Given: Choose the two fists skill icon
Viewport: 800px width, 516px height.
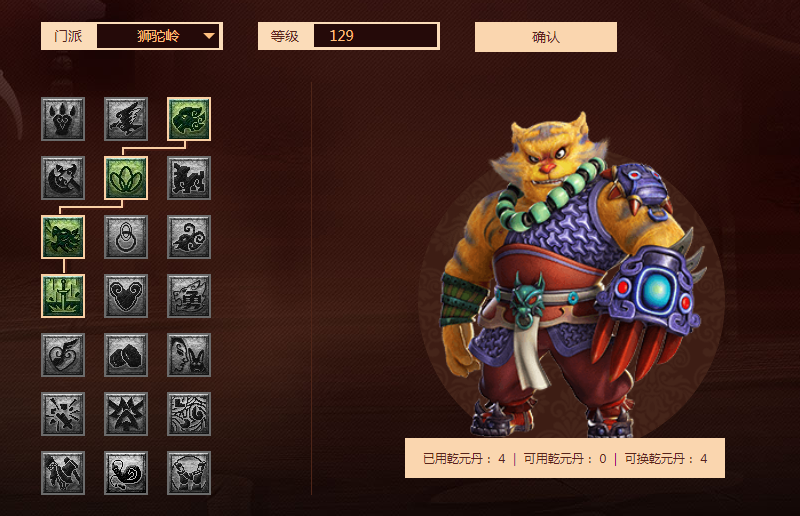Looking at the screenshot, I should pos(126,355).
